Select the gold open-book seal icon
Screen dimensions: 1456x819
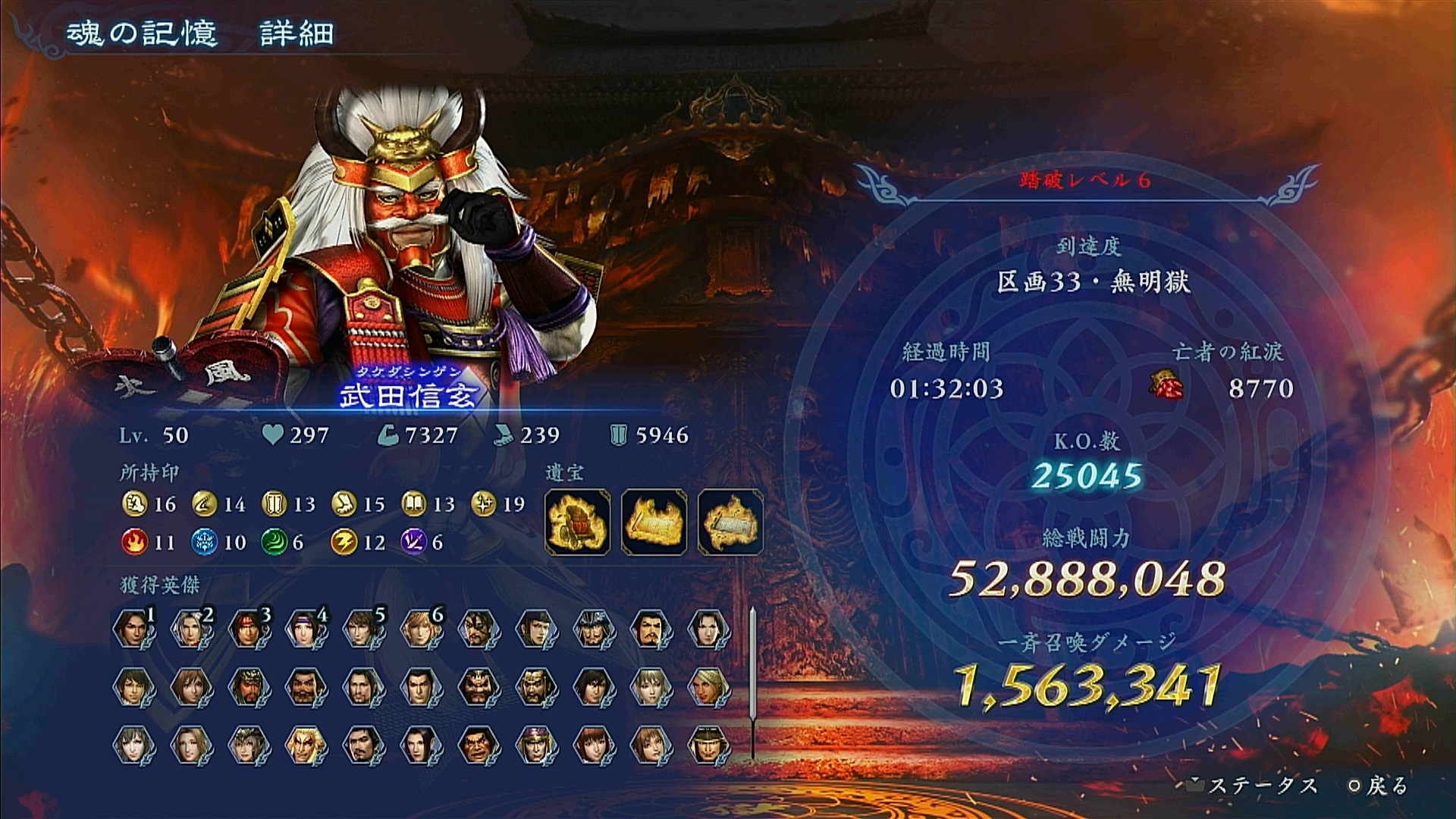413,504
